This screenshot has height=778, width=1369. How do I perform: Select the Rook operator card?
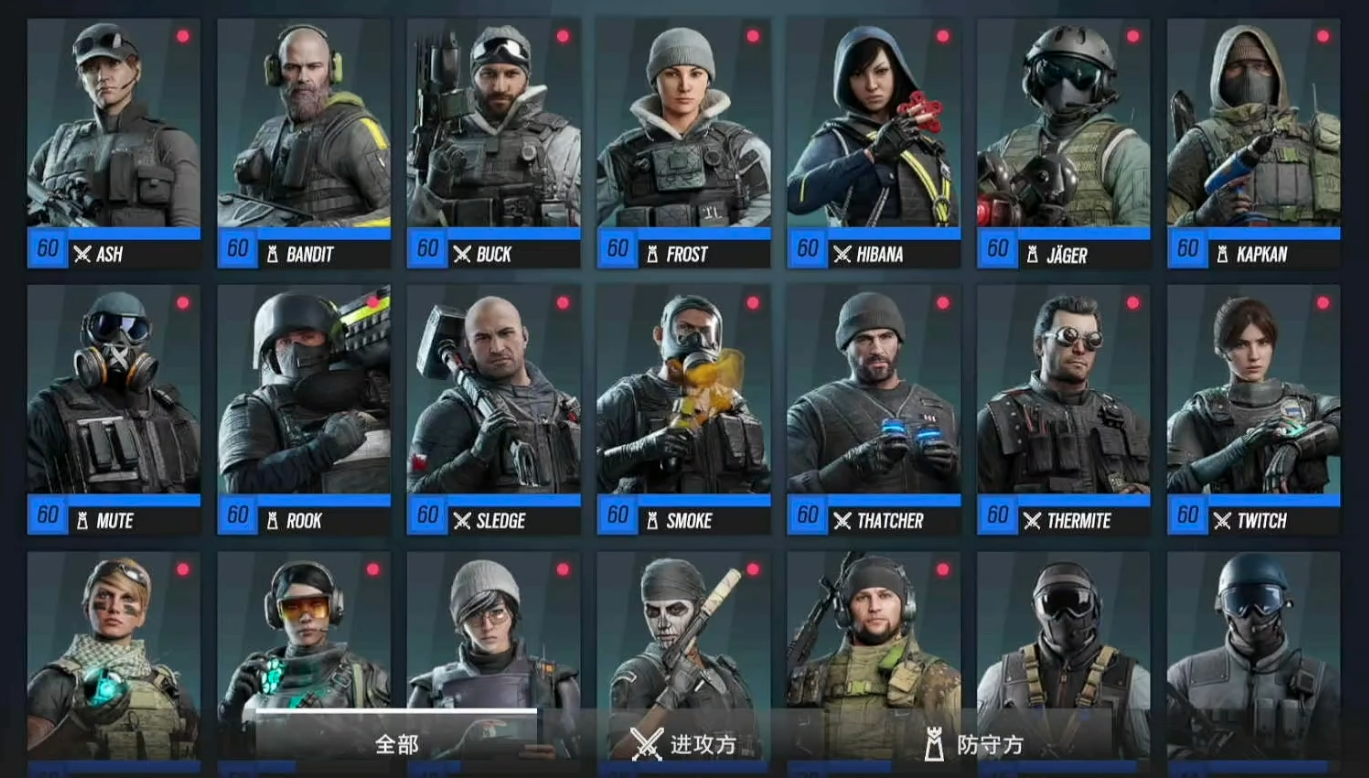coord(303,410)
